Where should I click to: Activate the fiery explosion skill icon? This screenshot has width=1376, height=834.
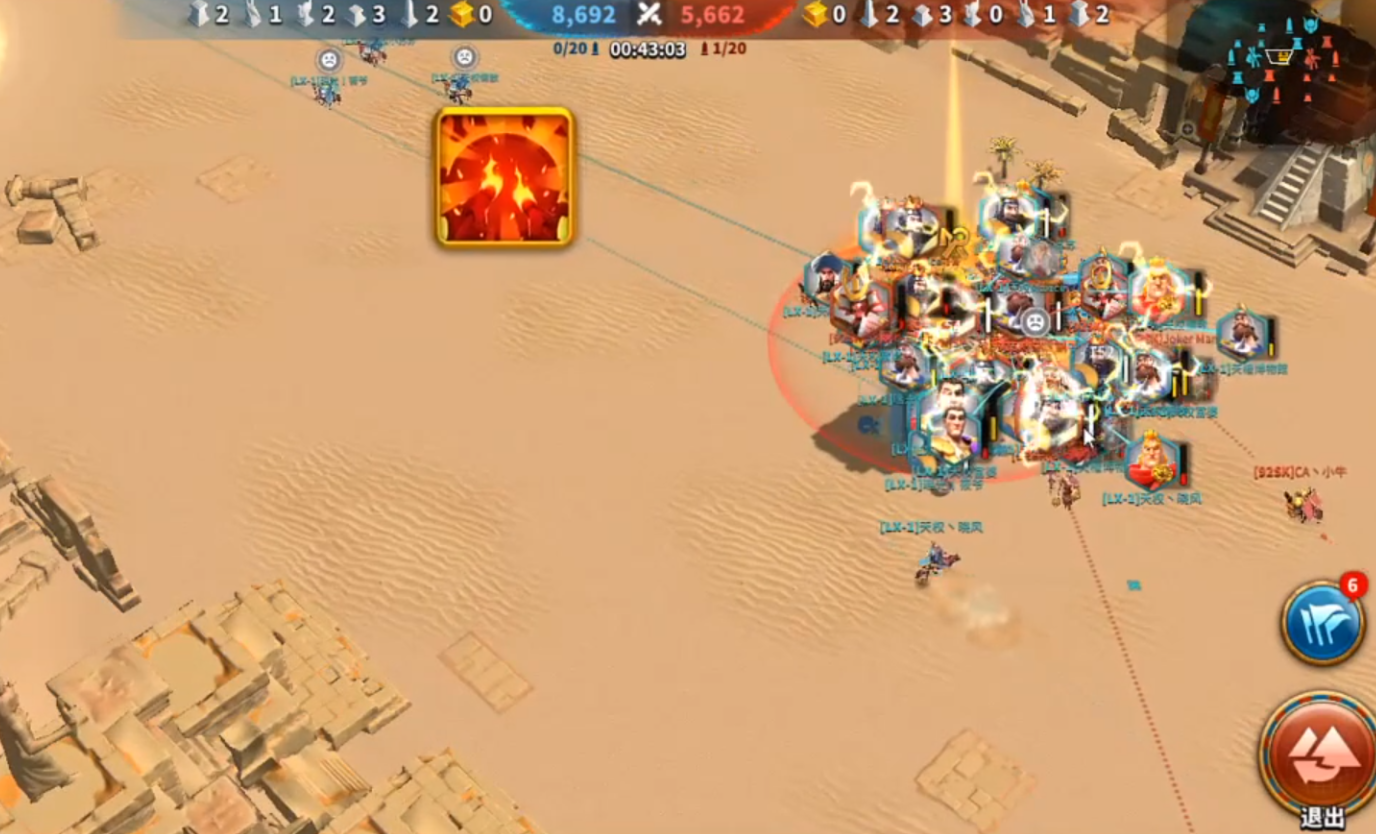pos(504,177)
